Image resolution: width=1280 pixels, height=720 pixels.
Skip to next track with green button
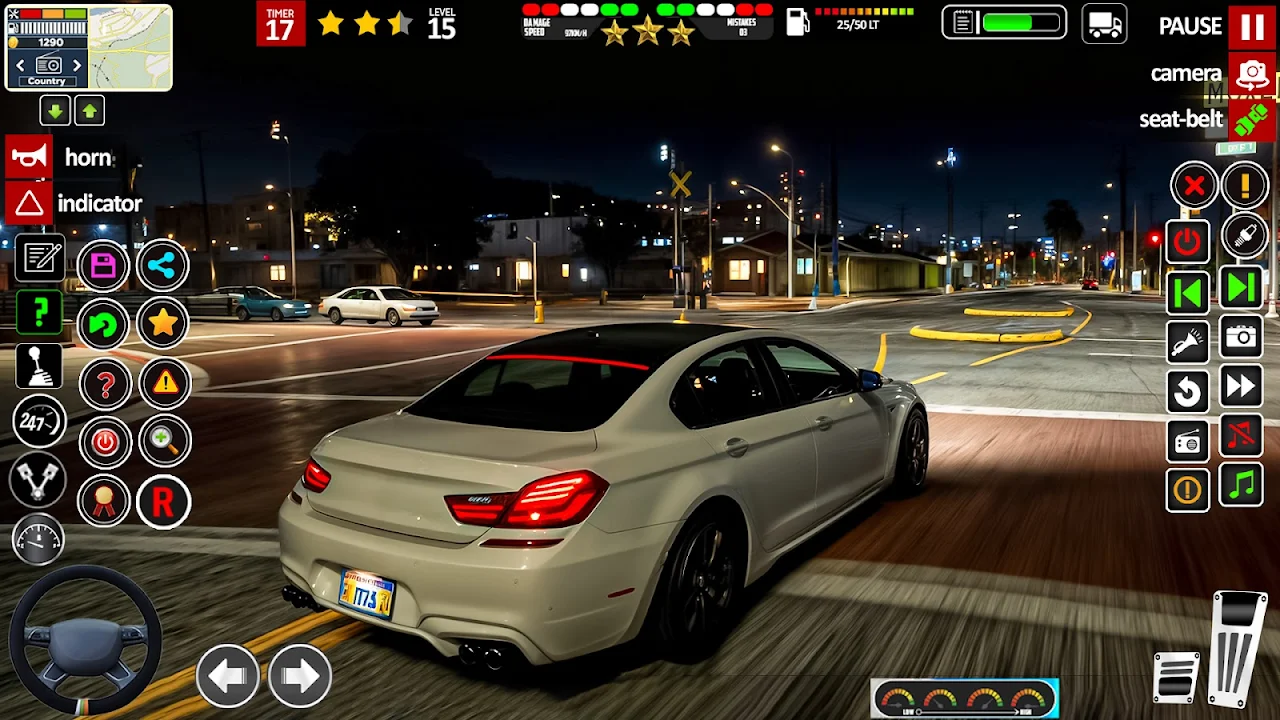click(1241, 290)
